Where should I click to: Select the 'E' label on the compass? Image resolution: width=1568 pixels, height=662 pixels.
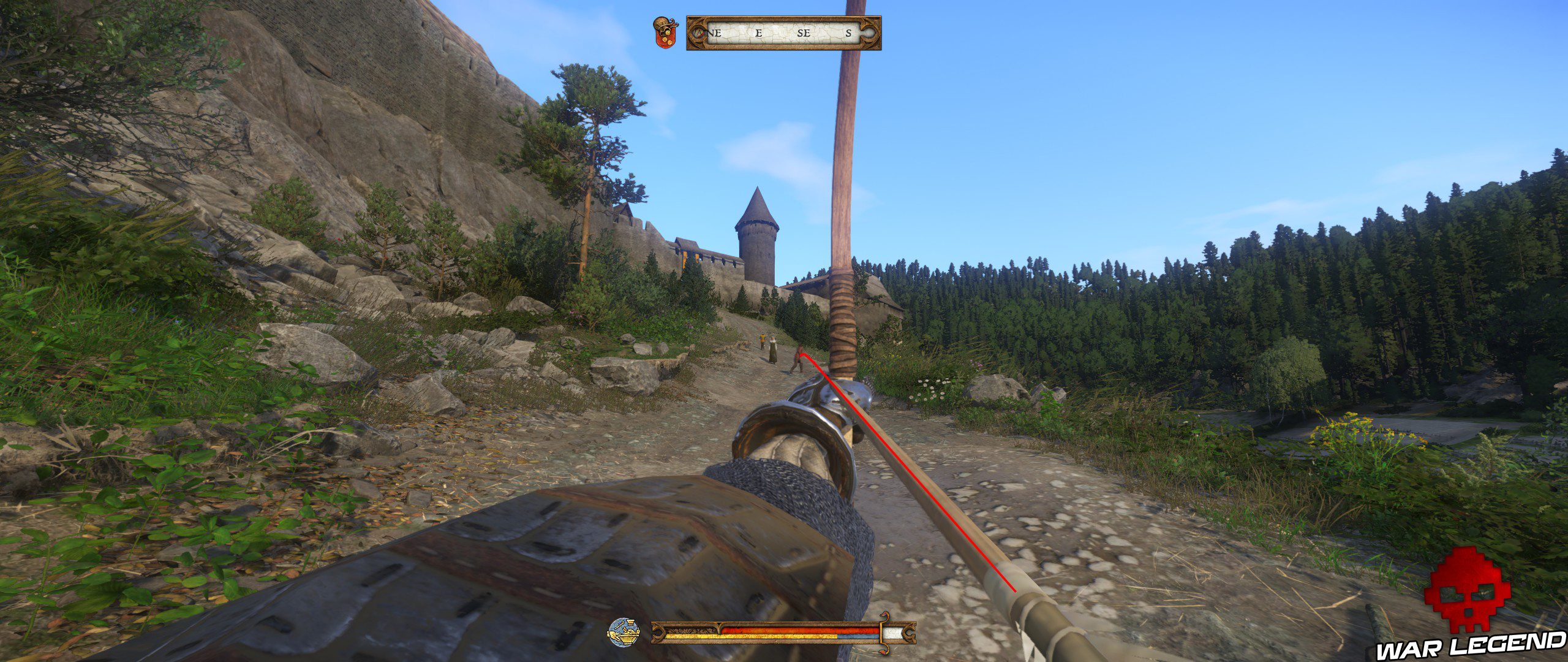[759, 32]
